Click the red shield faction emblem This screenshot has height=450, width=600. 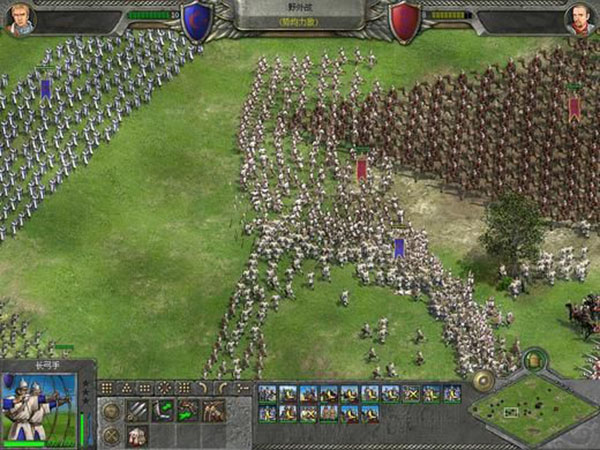(404, 22)
